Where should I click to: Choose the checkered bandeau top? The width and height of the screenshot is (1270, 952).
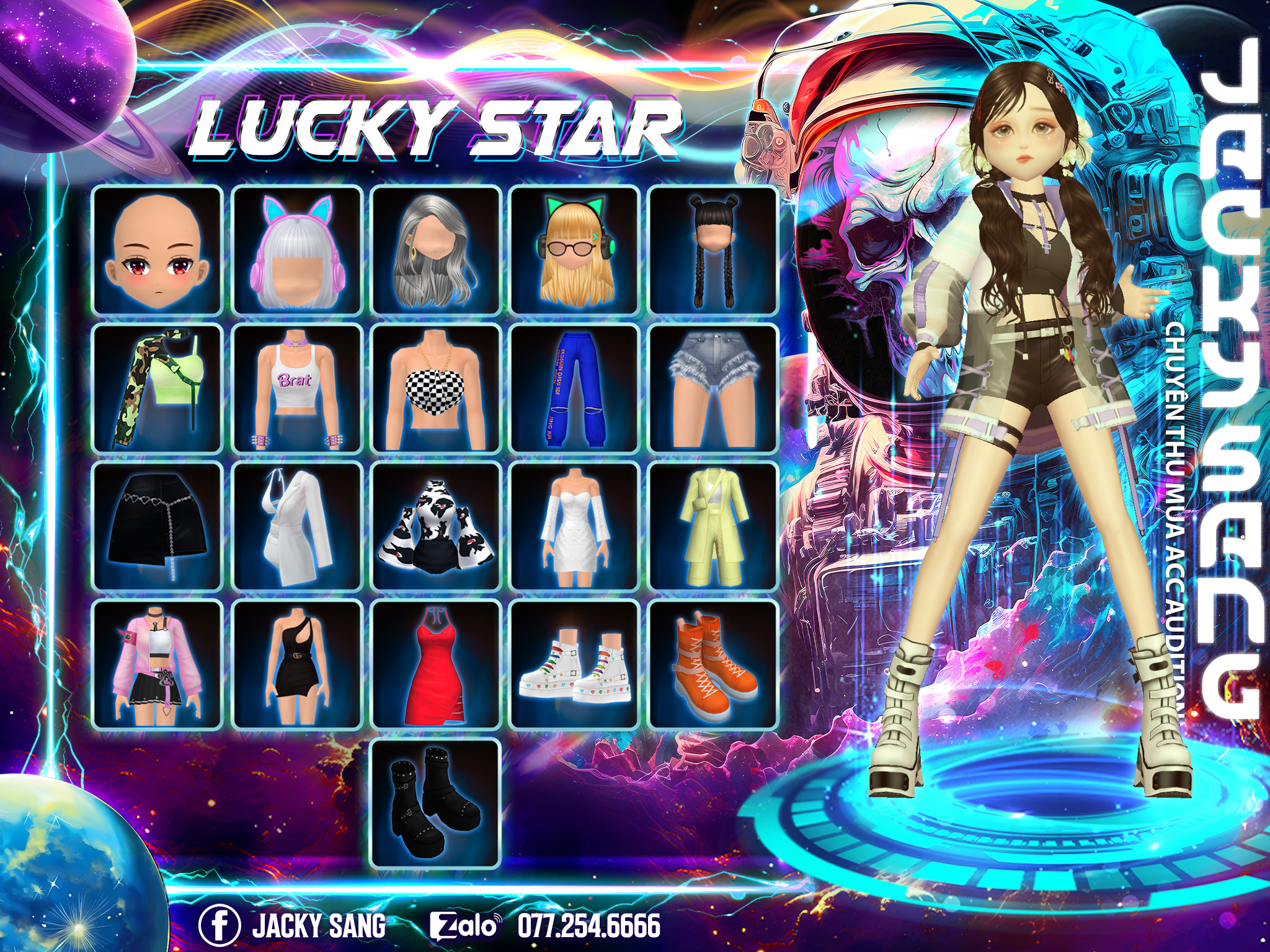pos(435,388)
